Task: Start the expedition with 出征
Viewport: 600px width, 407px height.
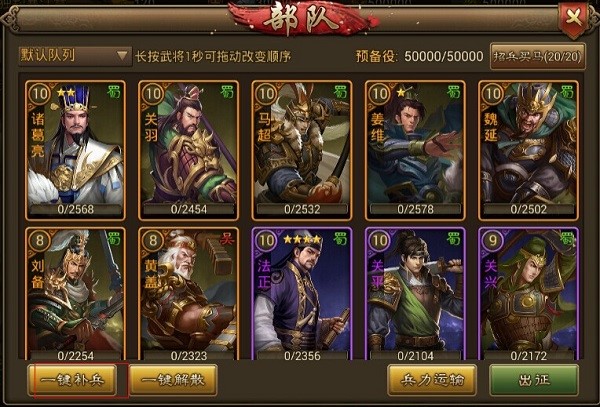Action: [x=533, y=380]
